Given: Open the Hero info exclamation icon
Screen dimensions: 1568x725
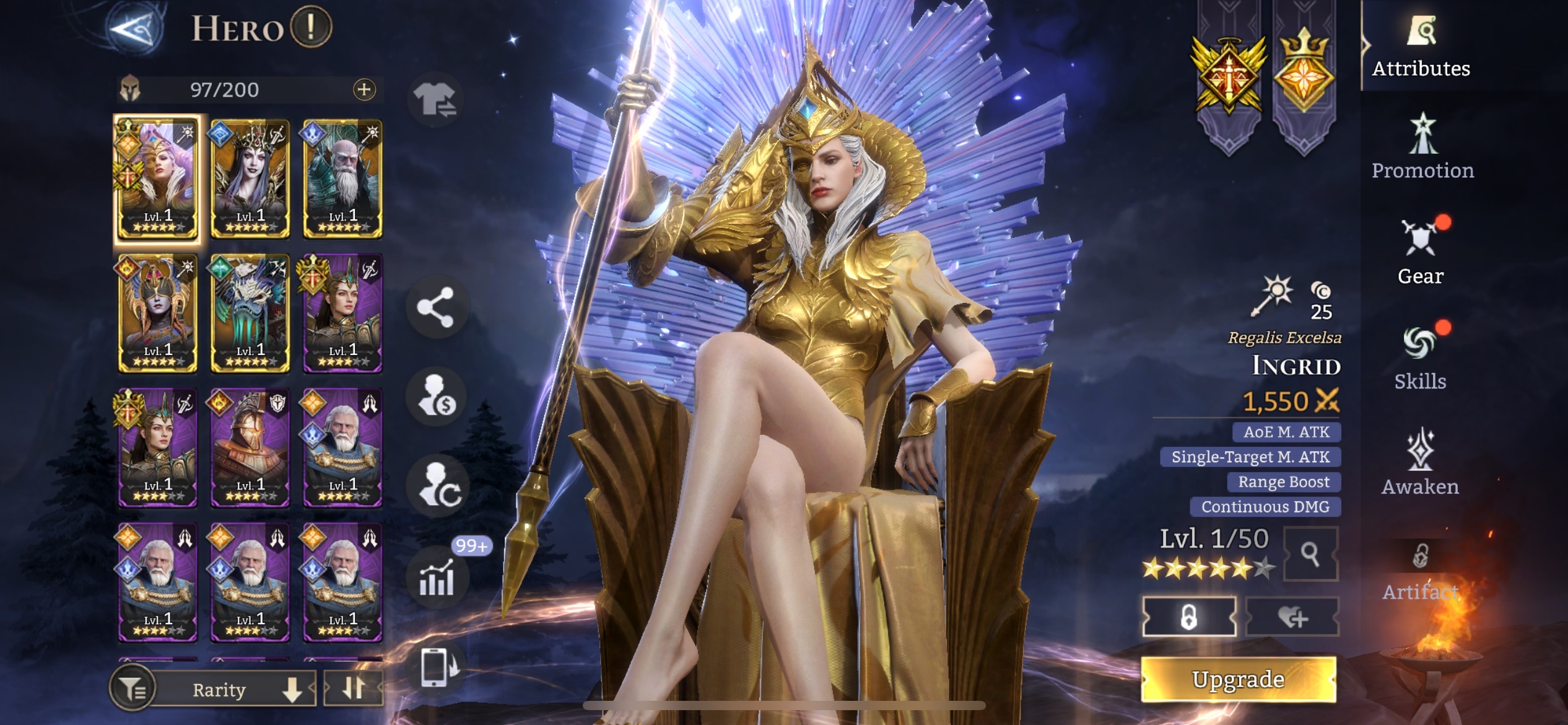Looking at the screenshot, I should coord(311,27).
